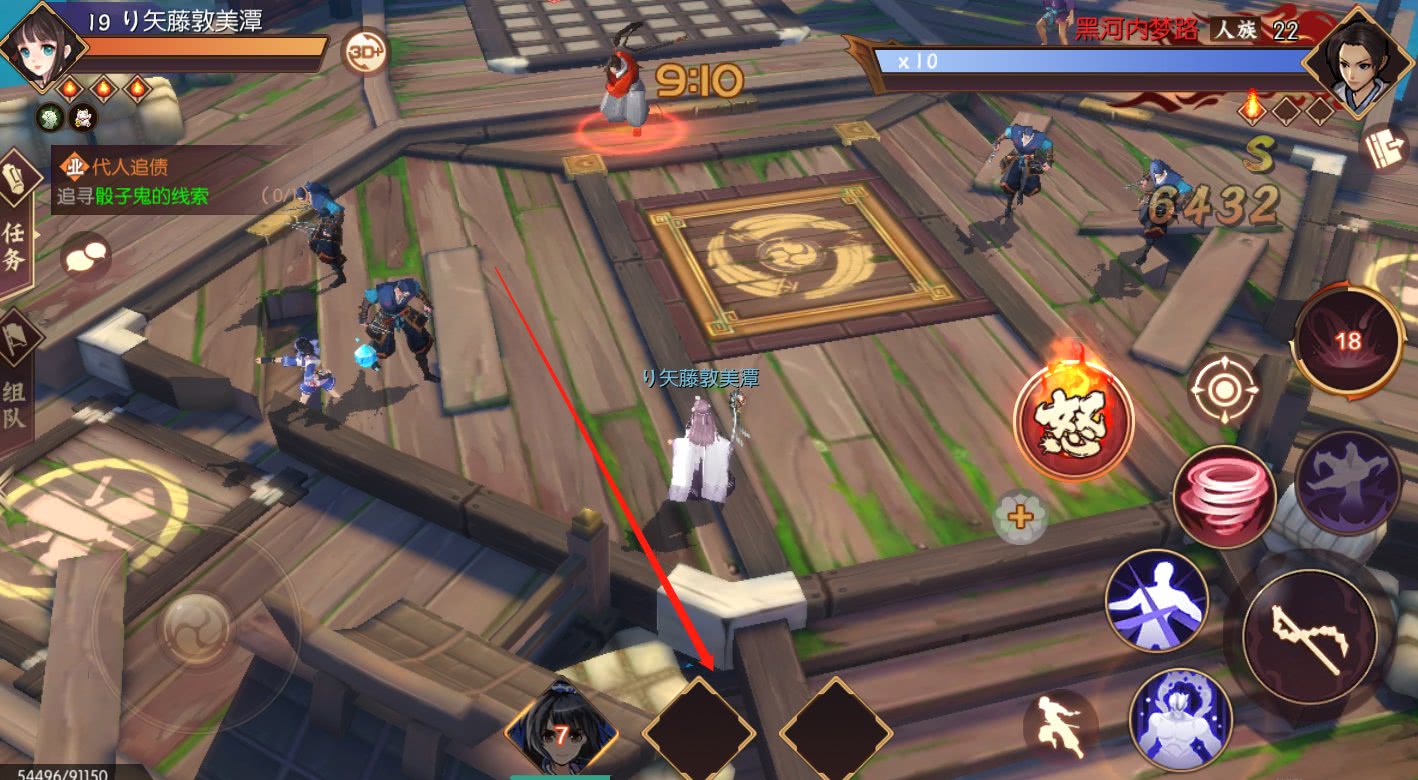This screenshot has height=780, width=1418.
Task: Open the player portrait at top-left
Action: tap(38, 46)
